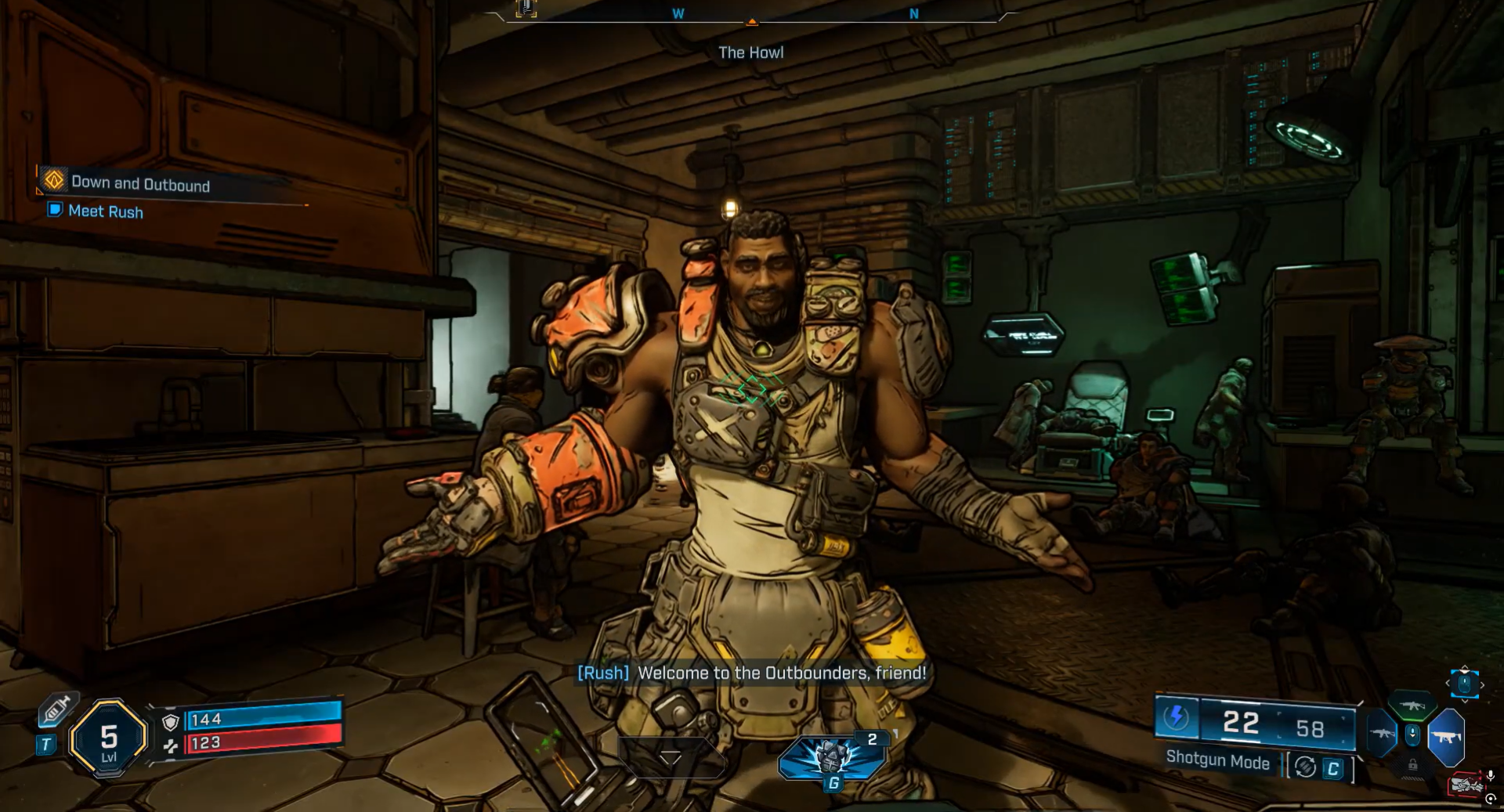Click the compass bar at top
1504x812 pixels.
click(x=751, y=15)
